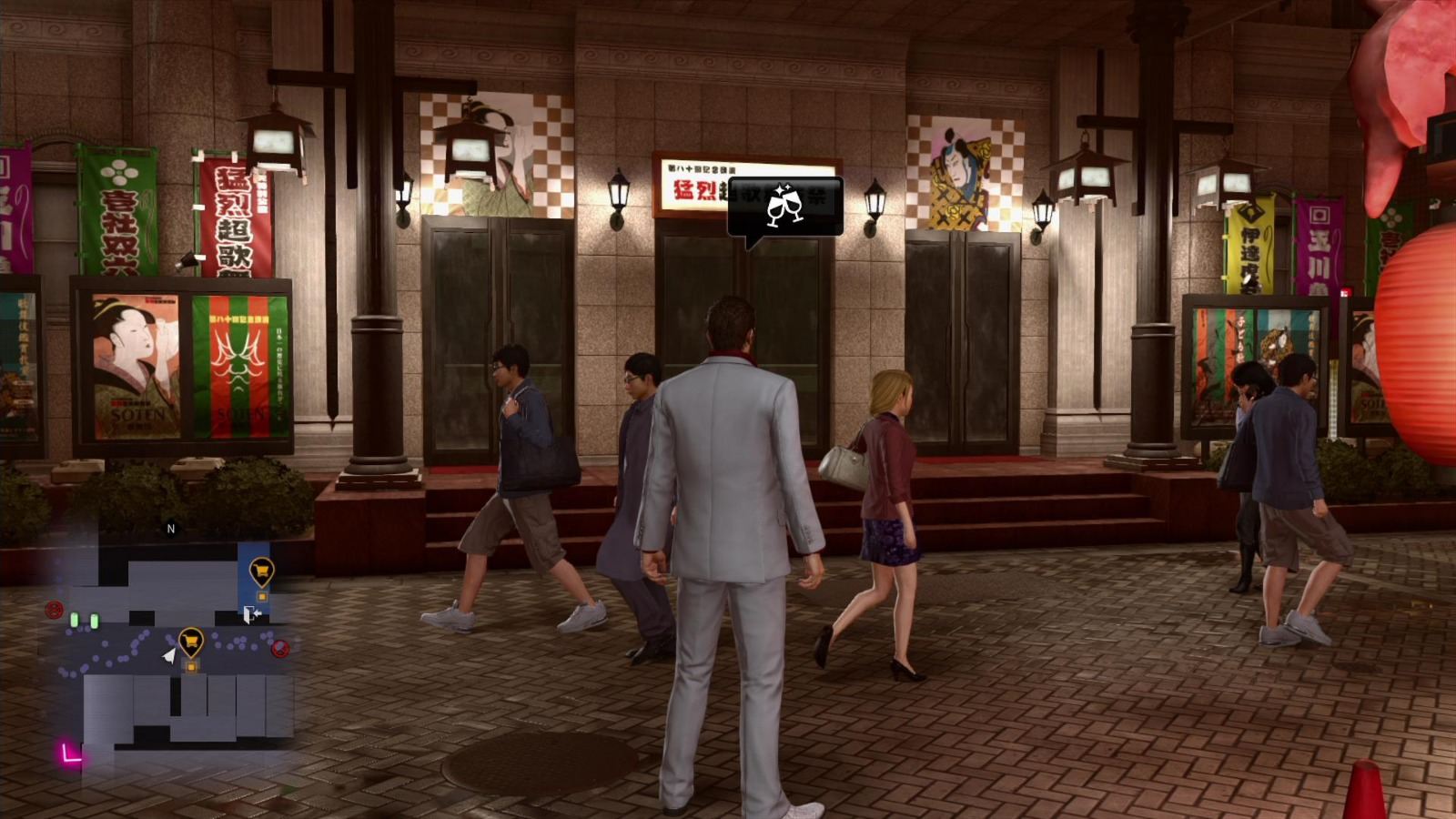
Task: Click the red restricted-entry icon on minimap's left edge
Action: (x=53, y=608)
